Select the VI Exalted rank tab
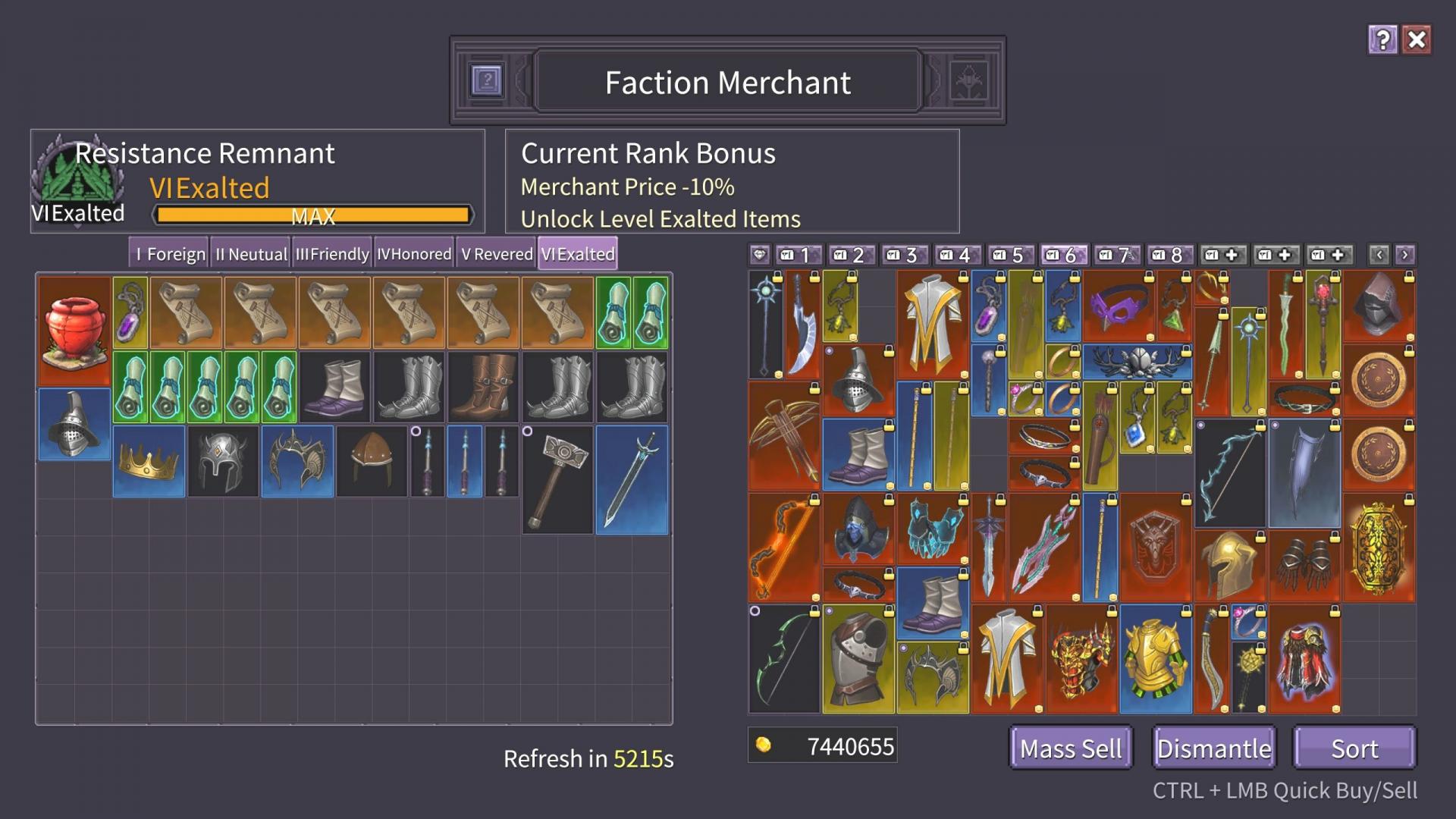This screenshot has height=819, width=1456. point(578,254)
